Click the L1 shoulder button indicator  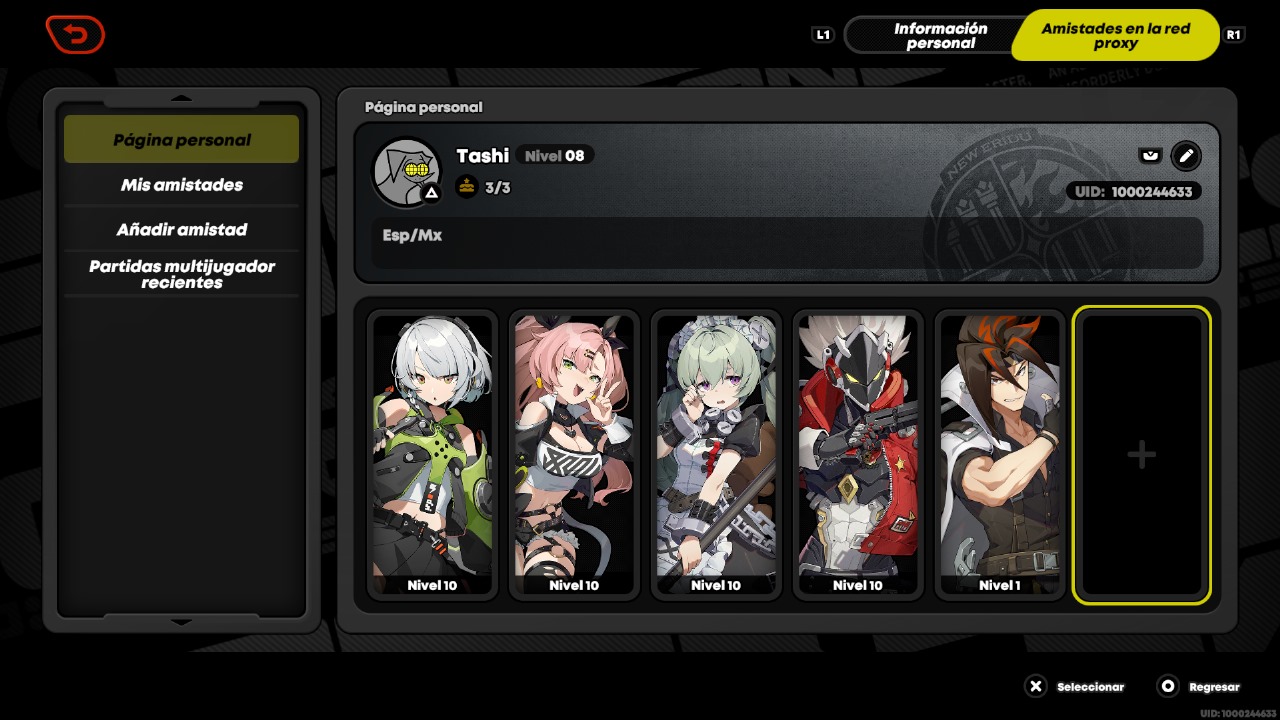823,34
